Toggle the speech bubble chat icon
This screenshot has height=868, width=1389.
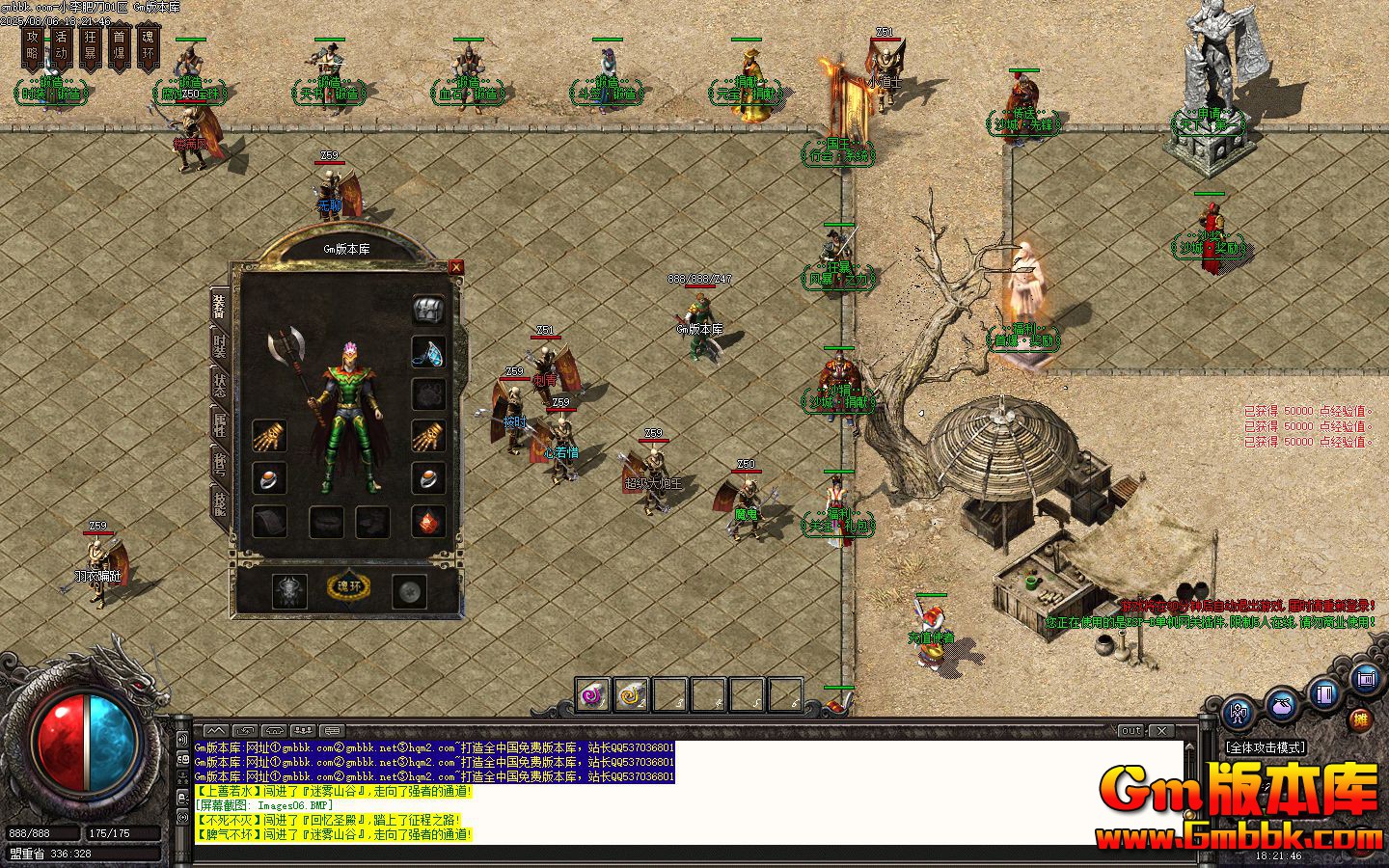332,728
